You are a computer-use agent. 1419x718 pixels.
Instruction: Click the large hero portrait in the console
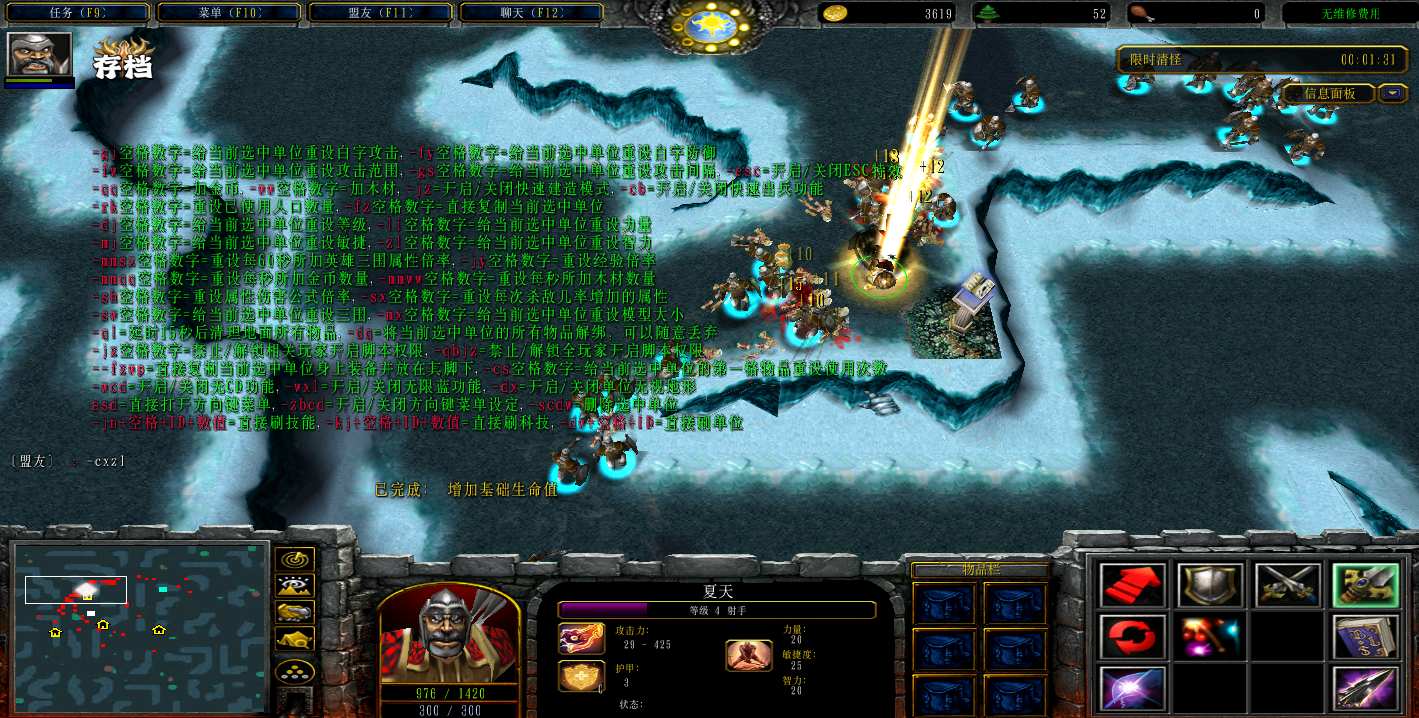pos(448,632)
